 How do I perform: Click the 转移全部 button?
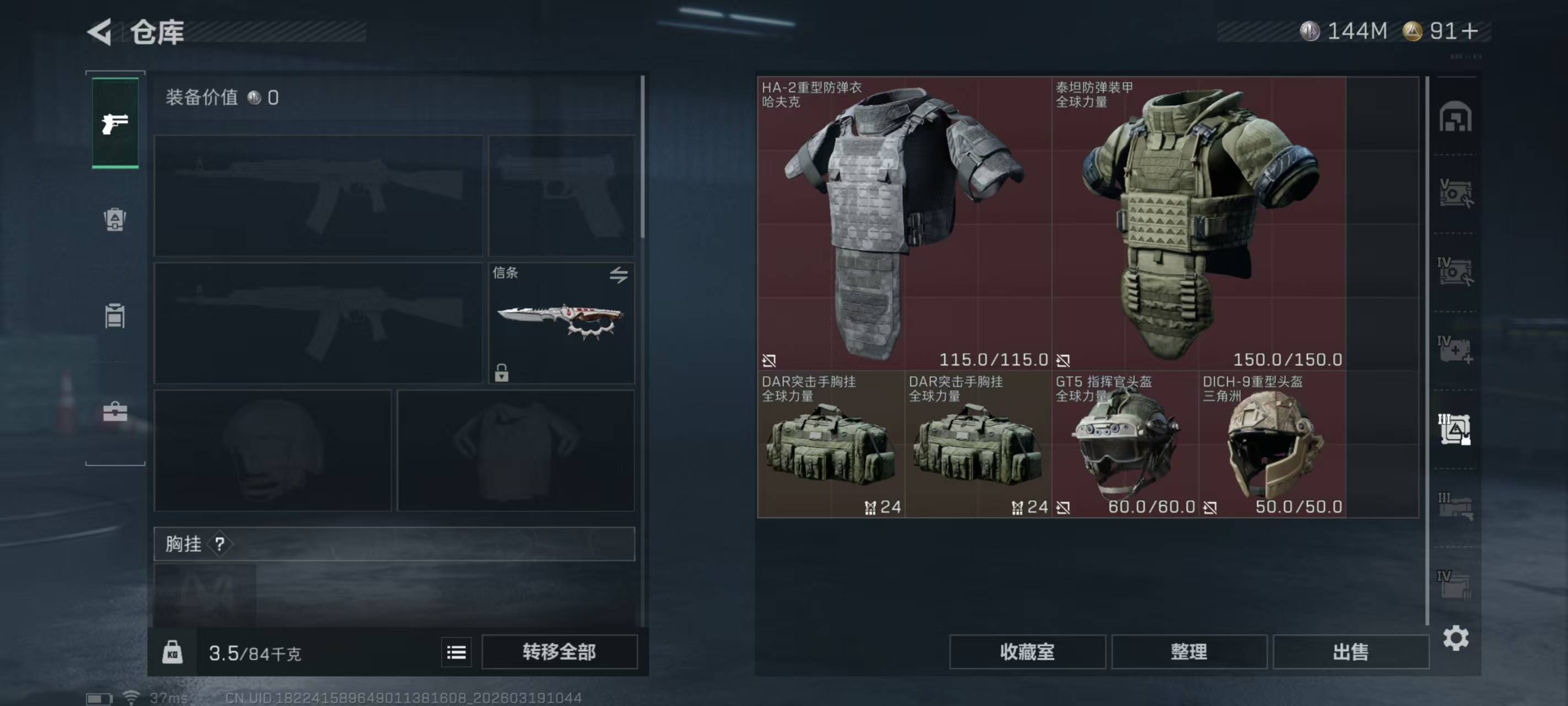(559, 652)
